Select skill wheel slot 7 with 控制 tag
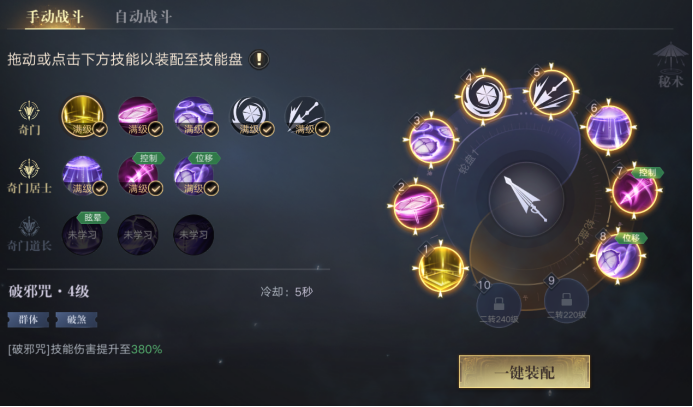693x407 pixels. pos(634,190)
